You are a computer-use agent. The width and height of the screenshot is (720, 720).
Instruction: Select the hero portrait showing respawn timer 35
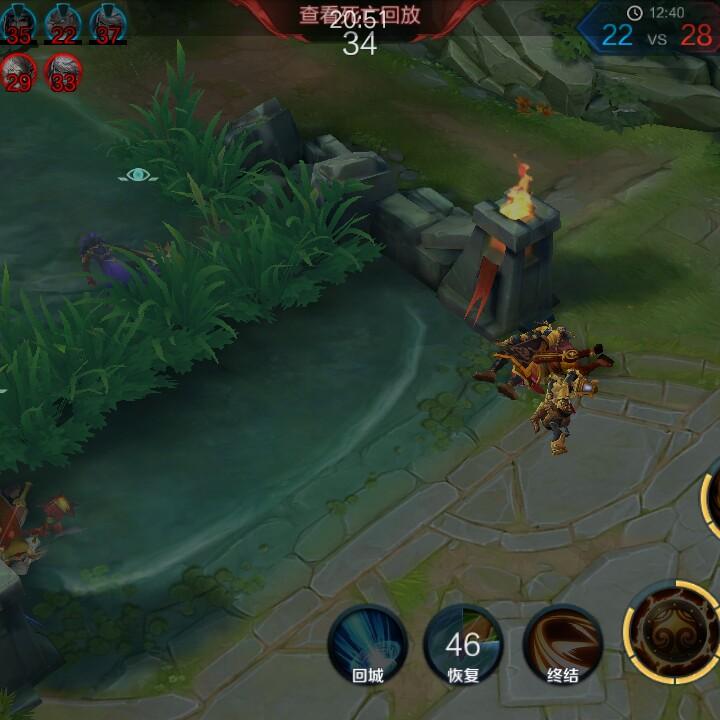coord(17,23)
